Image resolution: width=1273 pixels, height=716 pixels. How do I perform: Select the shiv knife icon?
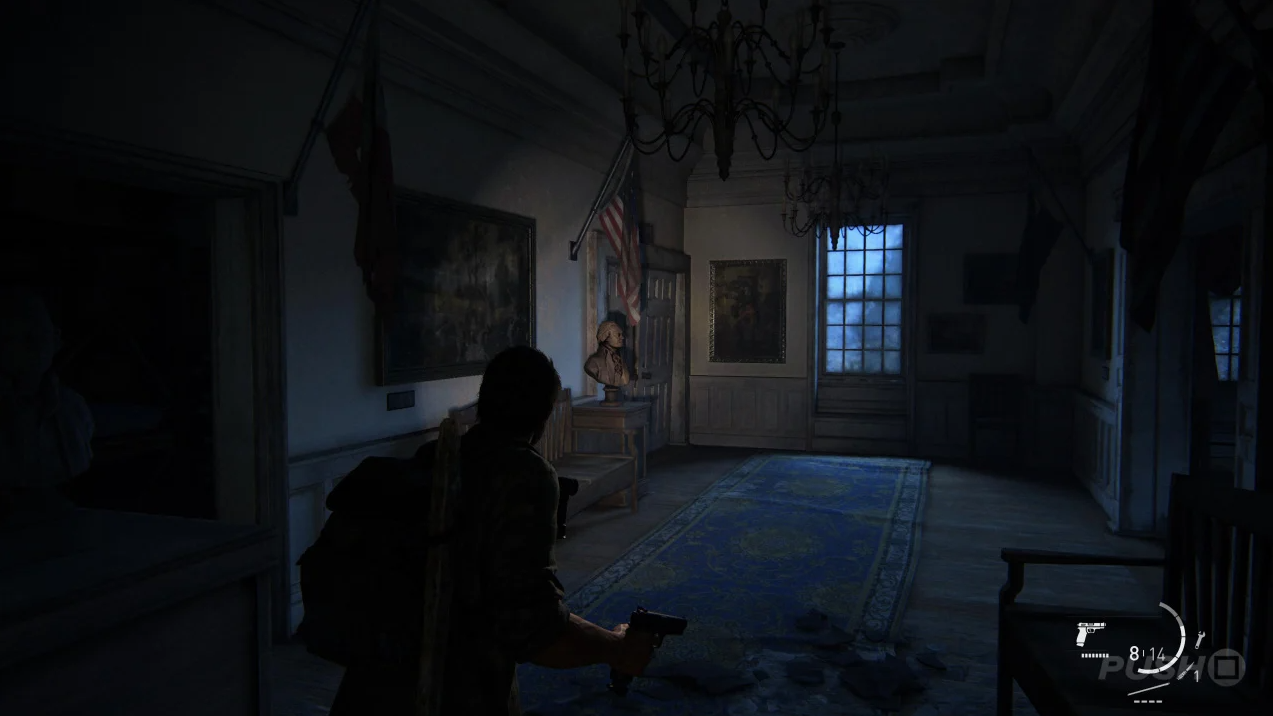coord(1184,672)
